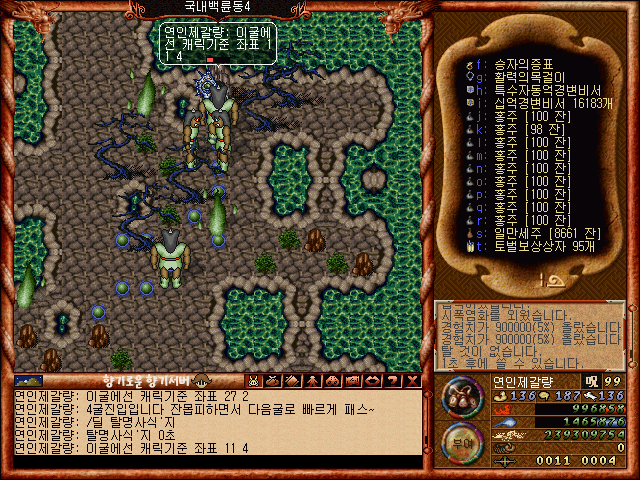640x480 pixels.
Task: Click the landscape picture icon above the chat
Action: 28,381
